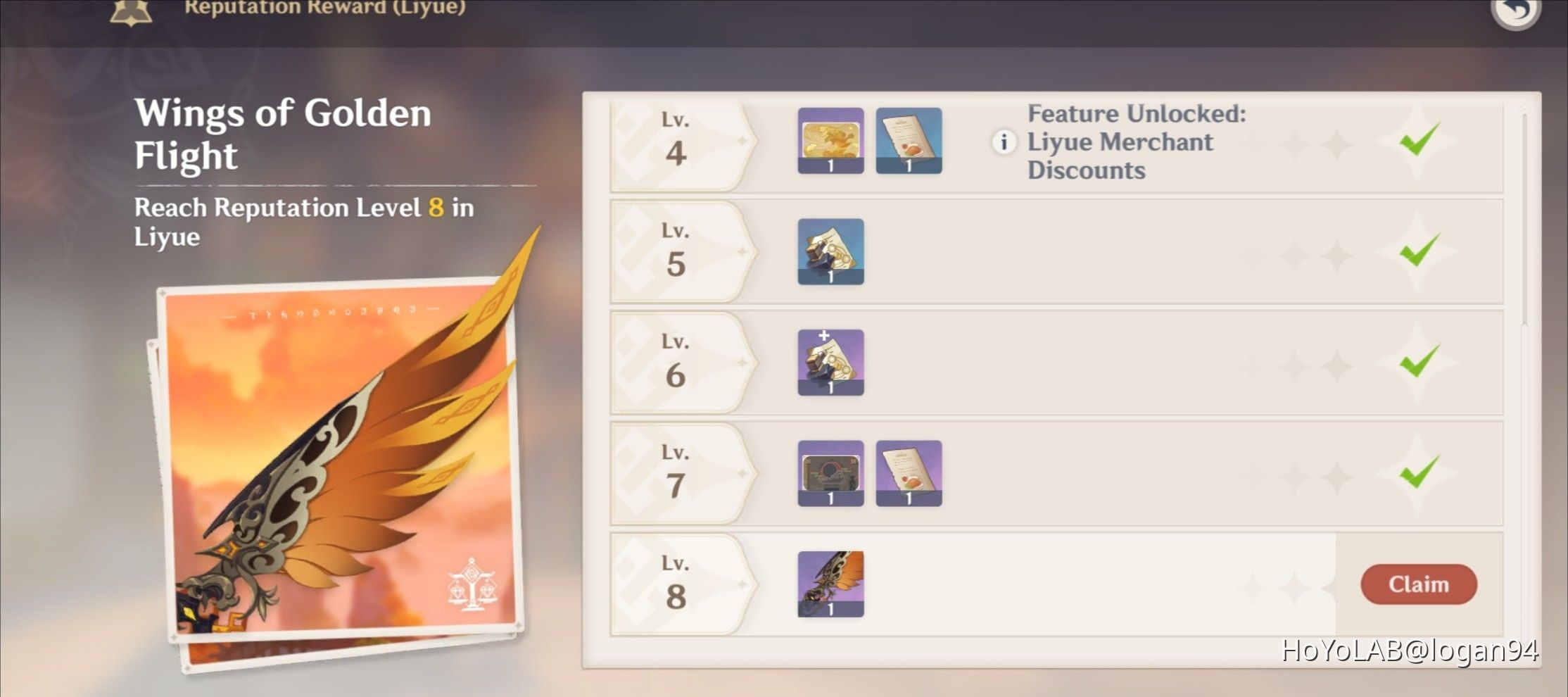The height and width of the screenshot is (697, 1568).
Task: Expand the Lv.6 reward banner
Action: coord(676,363)
